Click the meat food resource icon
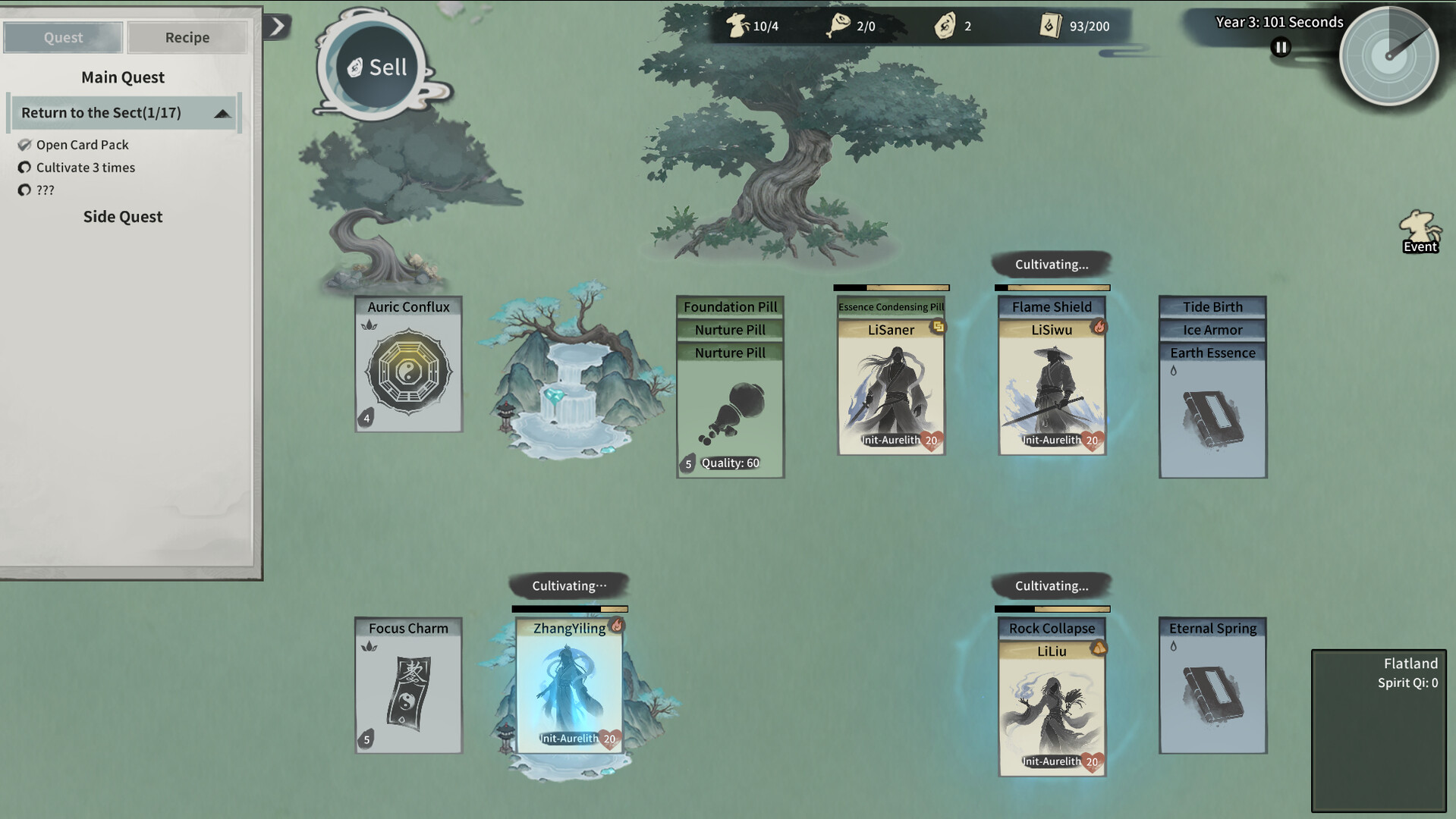This screenshot has width=1456, height=819. [837, 24]
